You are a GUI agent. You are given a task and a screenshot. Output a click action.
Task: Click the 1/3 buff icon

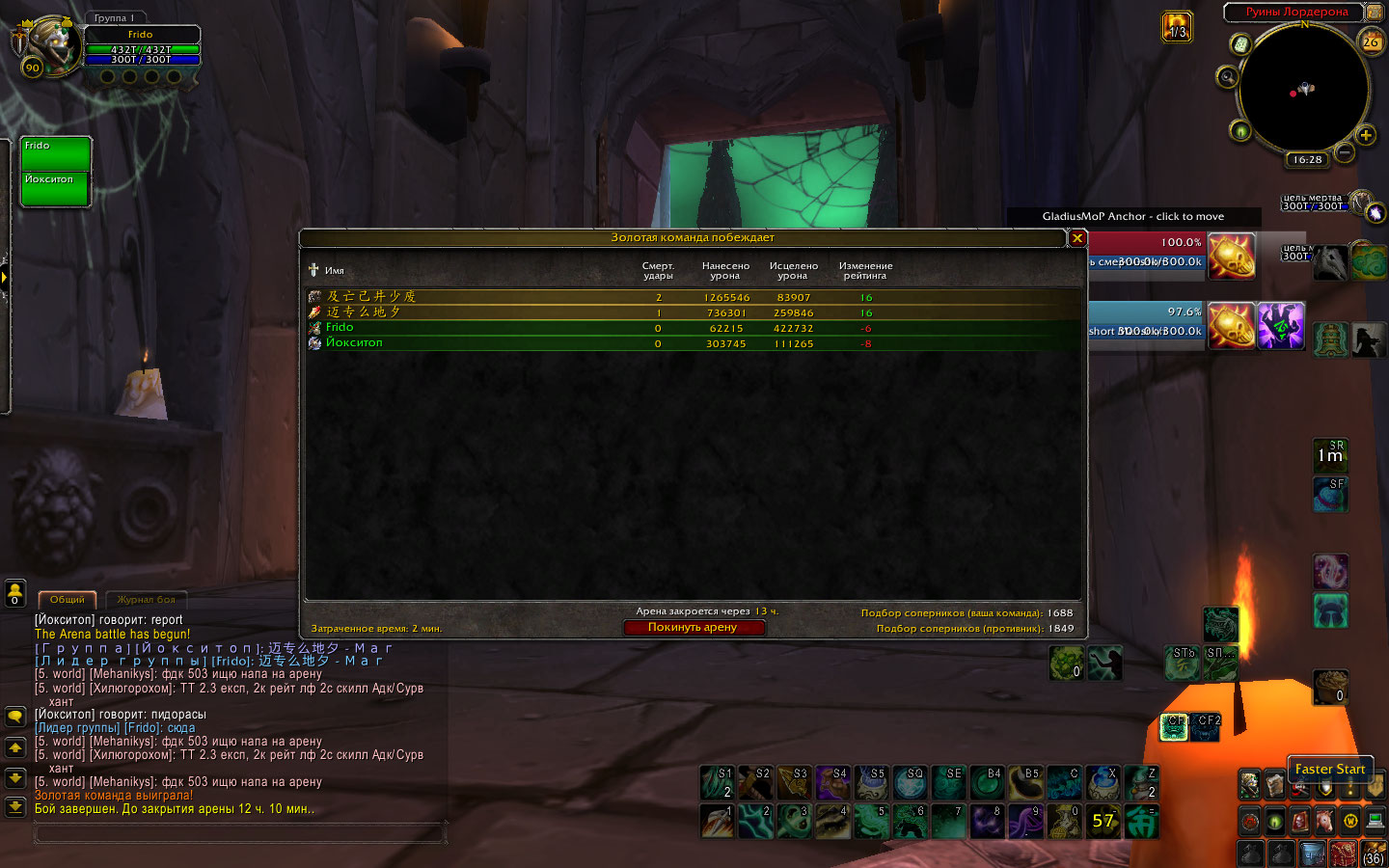pos(1177,26)
